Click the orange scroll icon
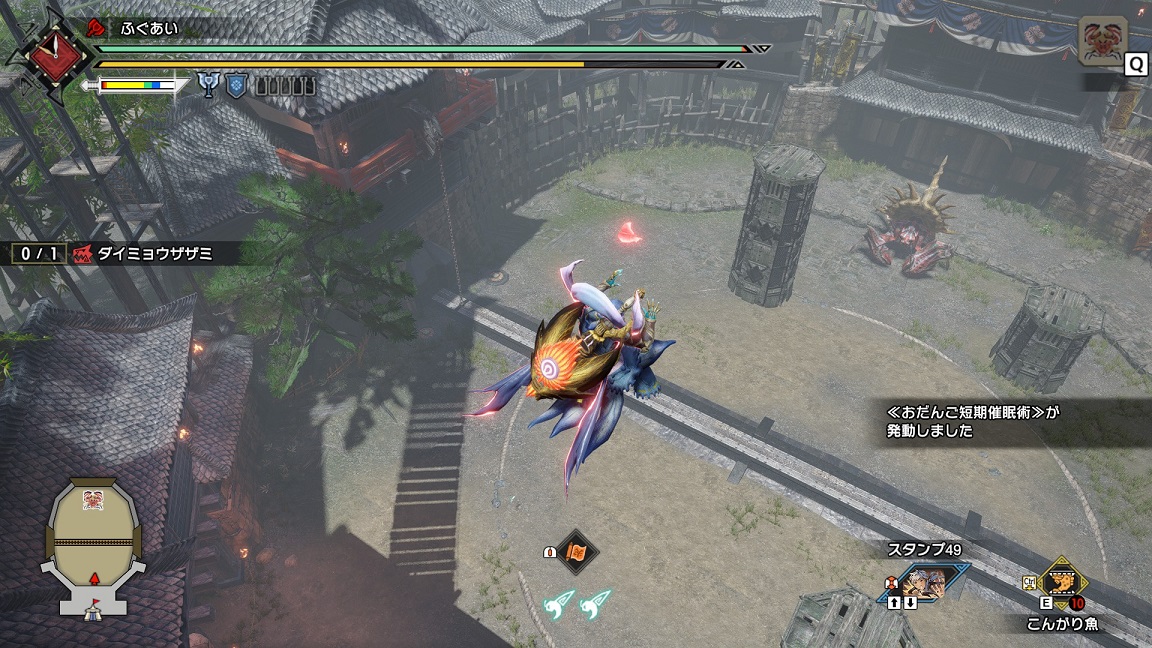This screenshot has width=1152, height=648. [x=576, y=551]
